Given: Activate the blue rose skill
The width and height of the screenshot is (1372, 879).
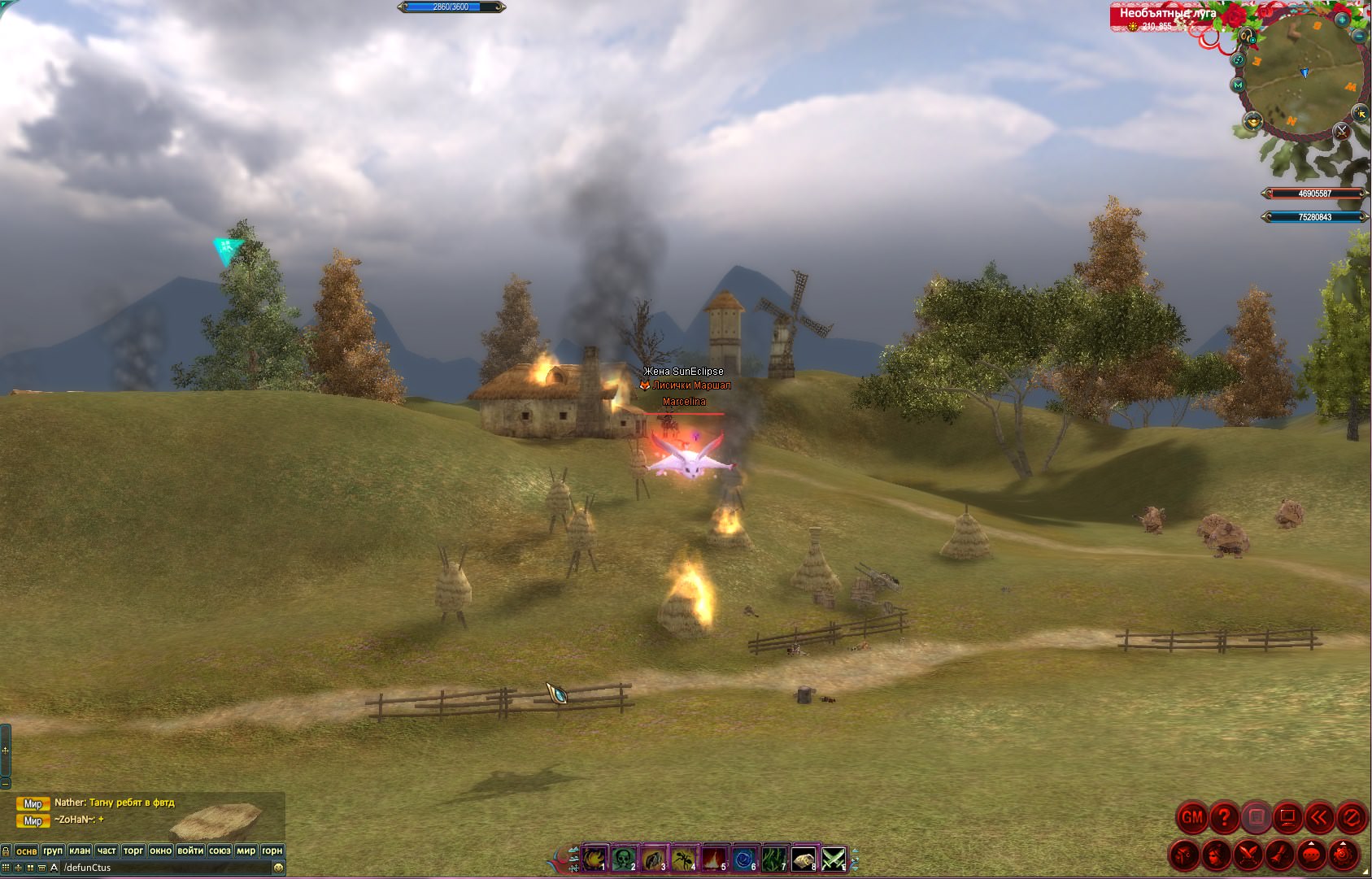Looking at the screenshot, I should 744,859.
